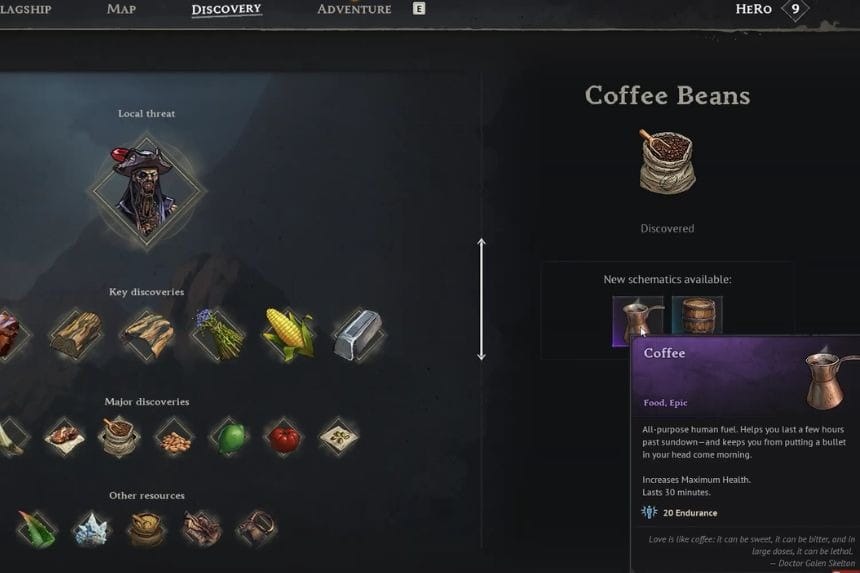Select the Discovery tab
The width and height of the screenshot is (860, 573).
click(x=226, y=9)
